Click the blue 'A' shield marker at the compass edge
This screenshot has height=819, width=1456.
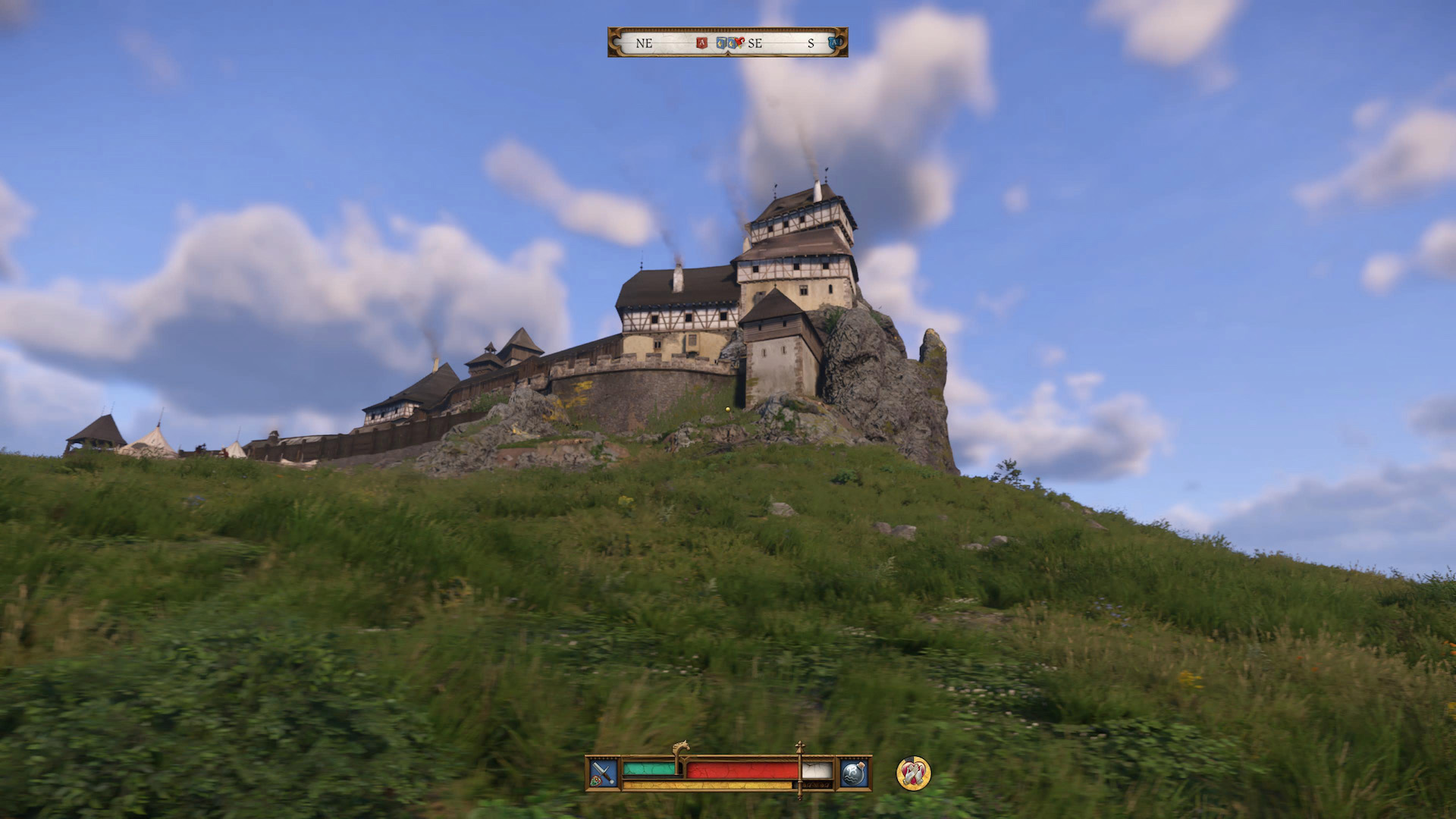[835, 42]
